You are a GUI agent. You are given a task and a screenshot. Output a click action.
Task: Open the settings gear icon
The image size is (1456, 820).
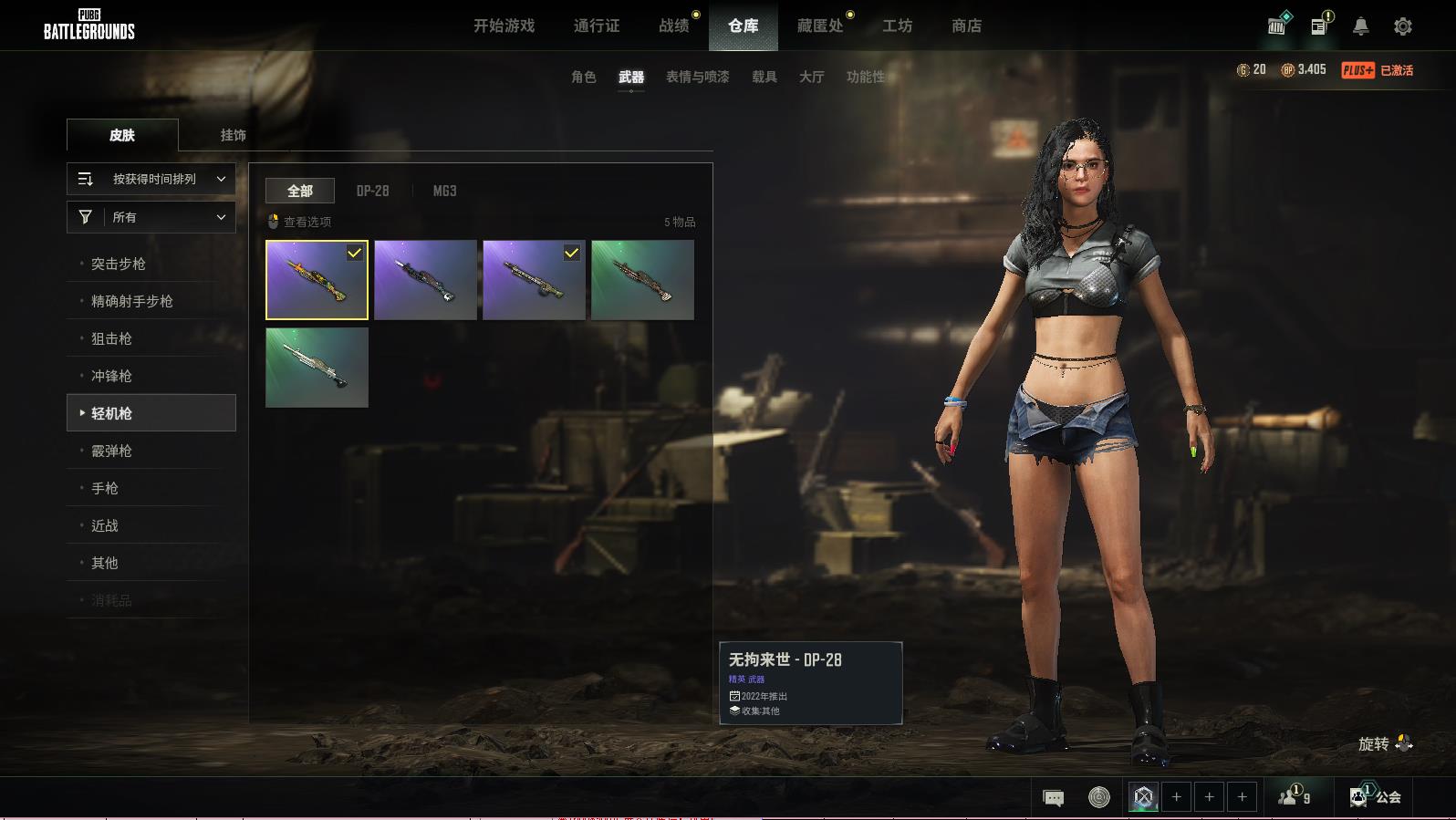1403,26
